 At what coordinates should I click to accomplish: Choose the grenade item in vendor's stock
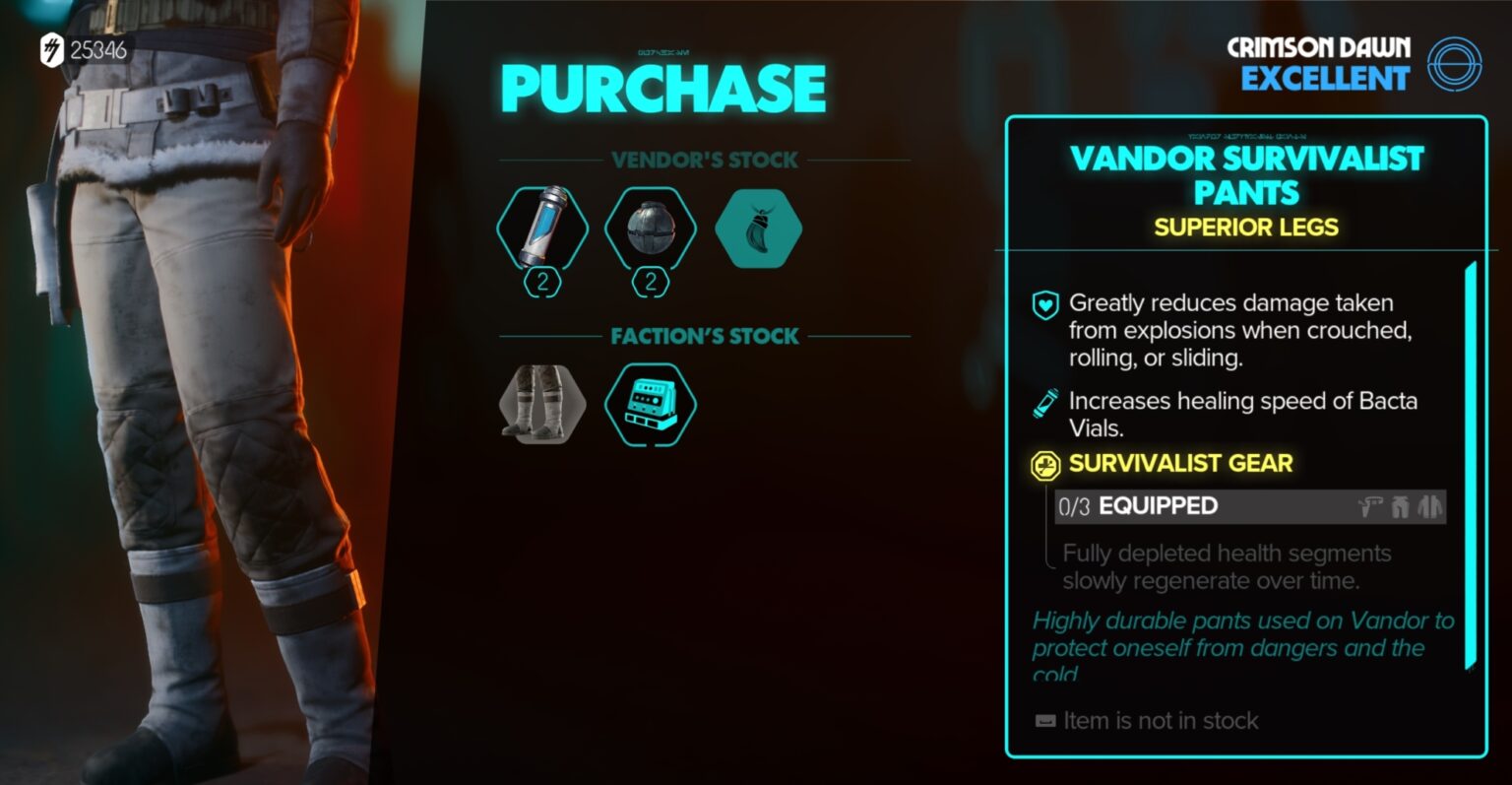pyautogui.click(x=650, y=229)
